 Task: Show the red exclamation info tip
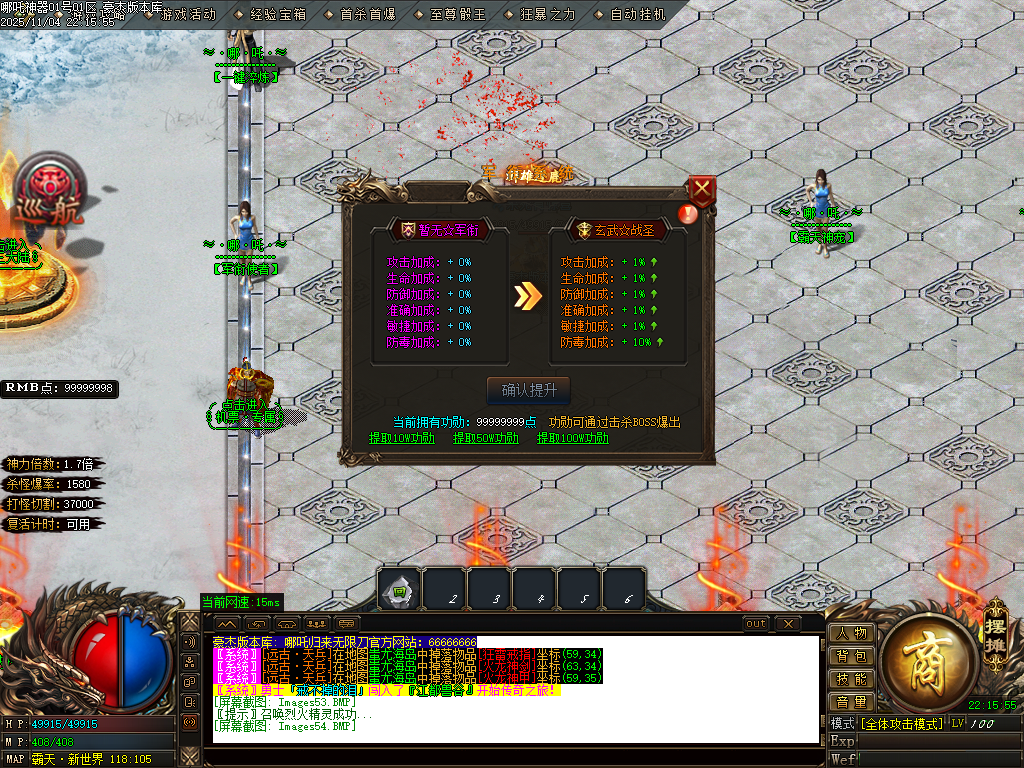(x=686, y=213)
